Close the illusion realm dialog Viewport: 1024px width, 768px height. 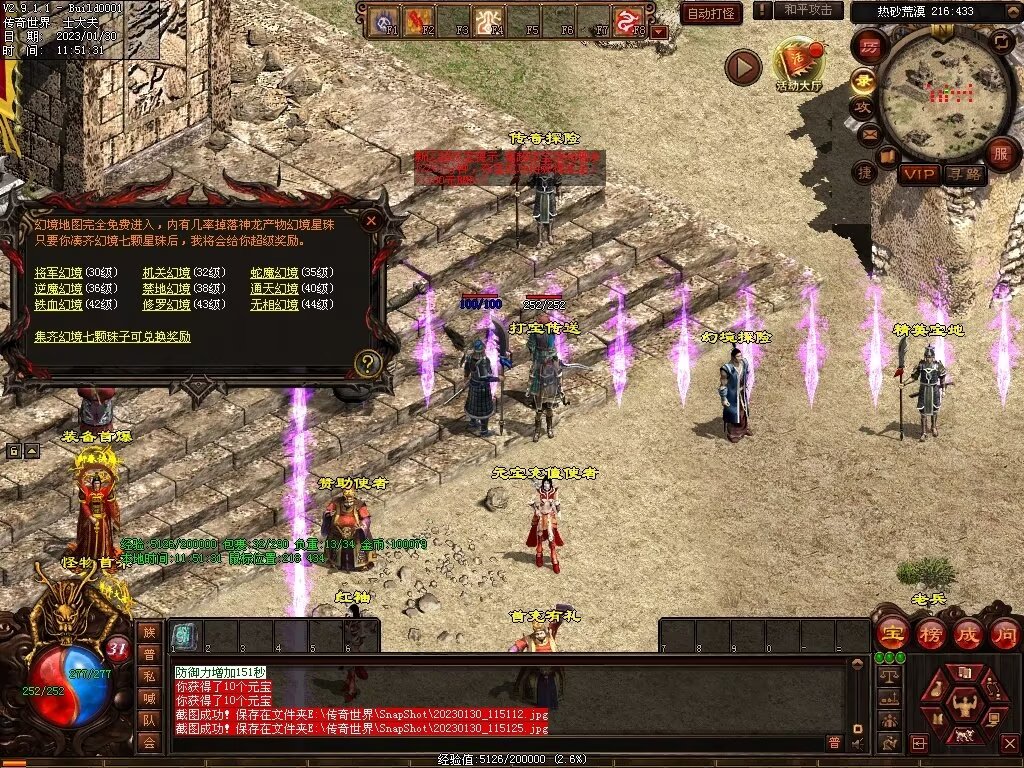(371, 220)
